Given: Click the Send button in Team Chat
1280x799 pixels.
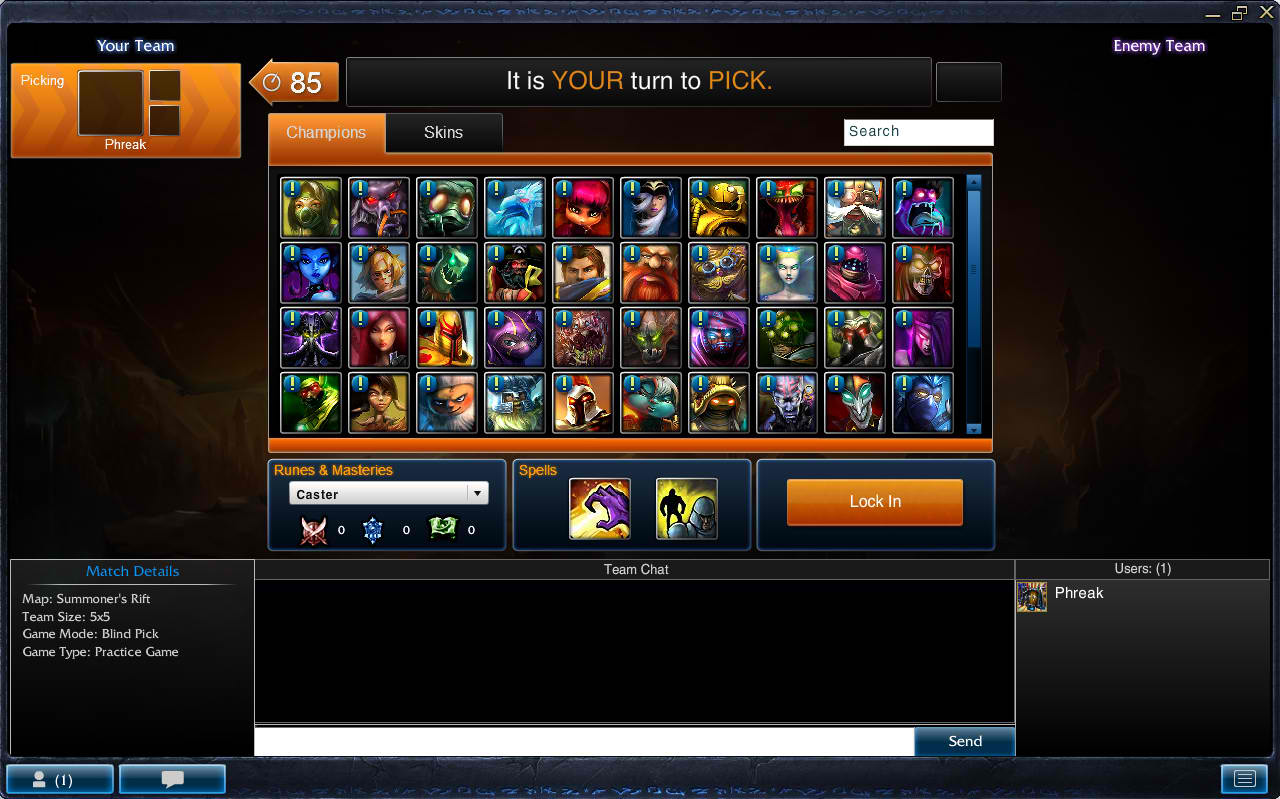Looking at the screenshot, I should click(963, 741).
